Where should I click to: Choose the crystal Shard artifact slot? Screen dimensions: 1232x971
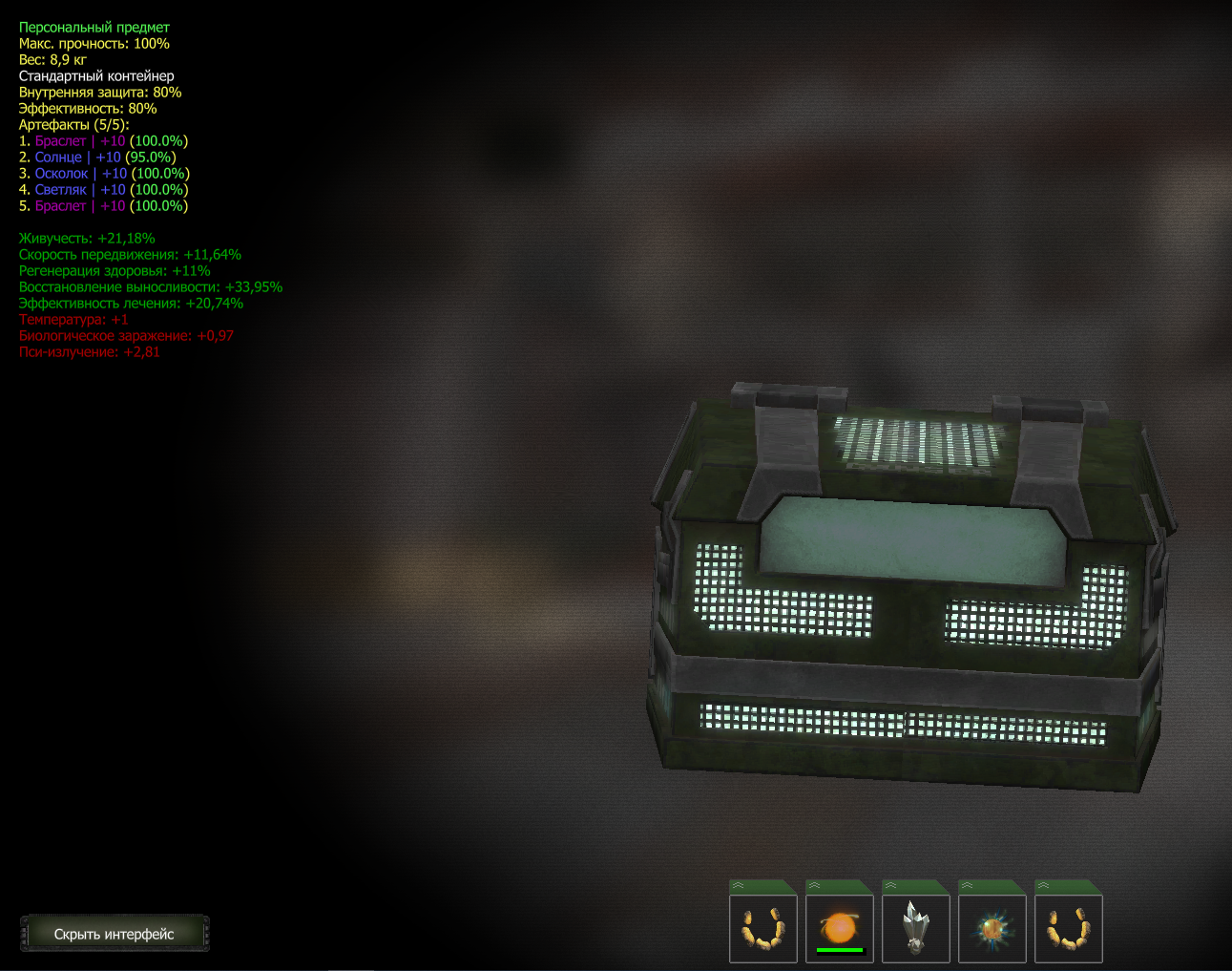pyautogui.click(x=916, y=928)
